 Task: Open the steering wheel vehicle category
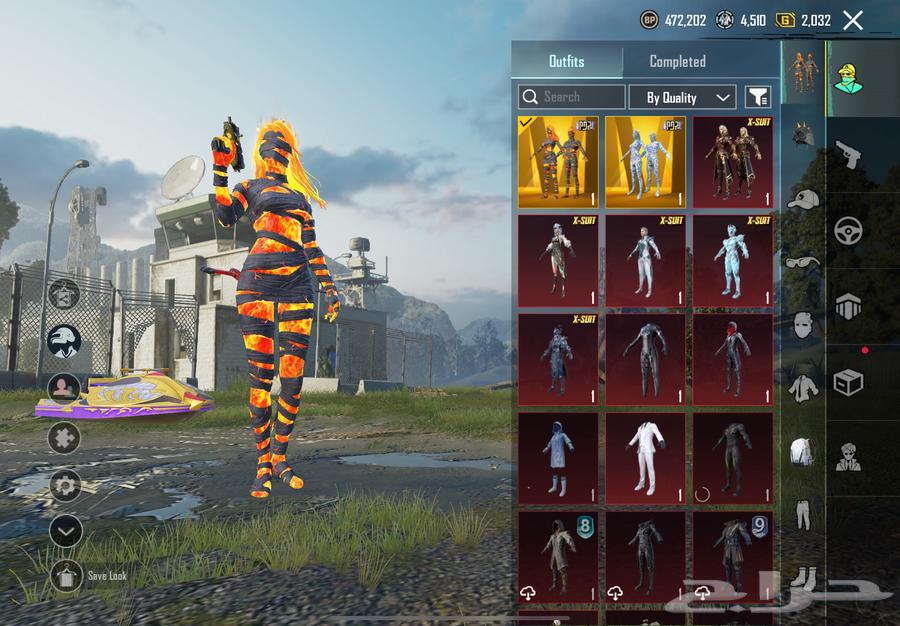[848, 230]
